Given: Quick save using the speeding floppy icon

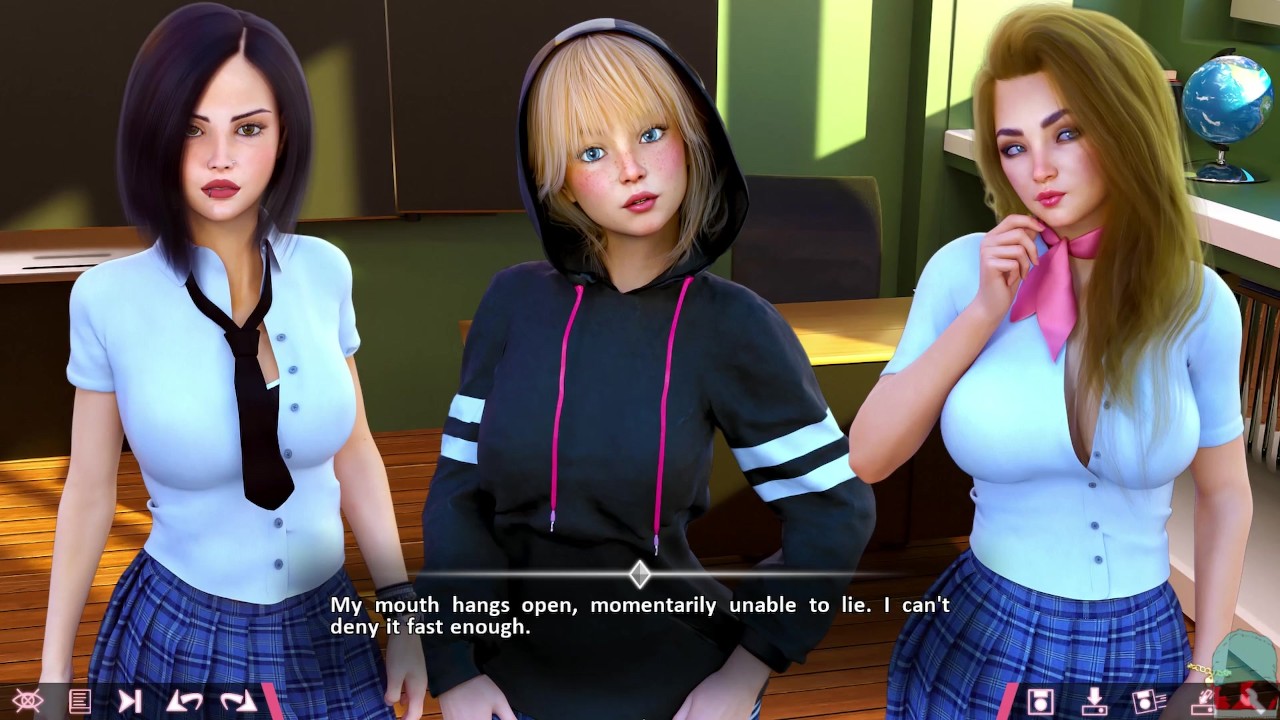Looking at the screenshot, I should tap(1148, 701).
